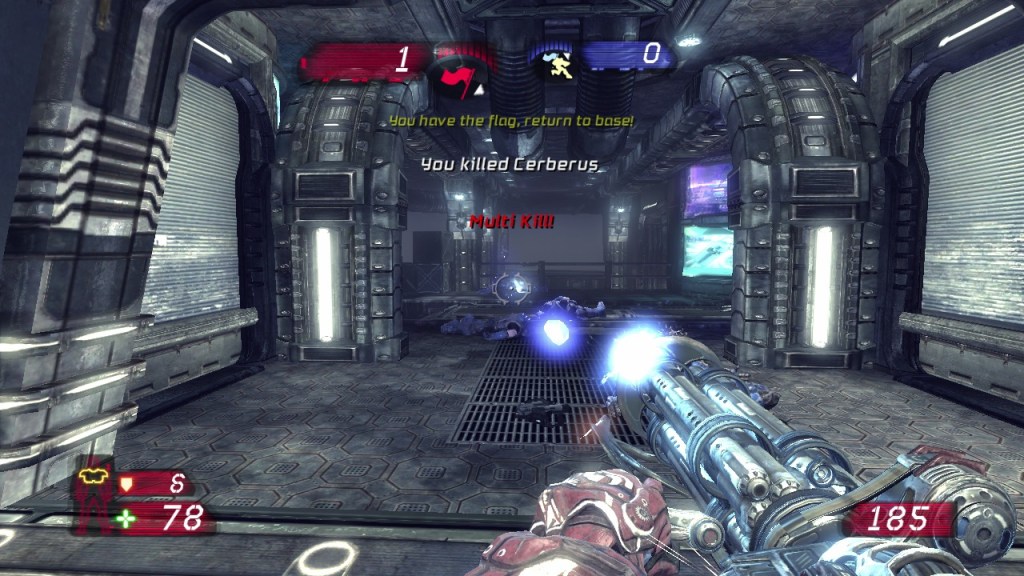Click the red flag status icon
This screenshot has width=1024, height=576.
(456, 73)
